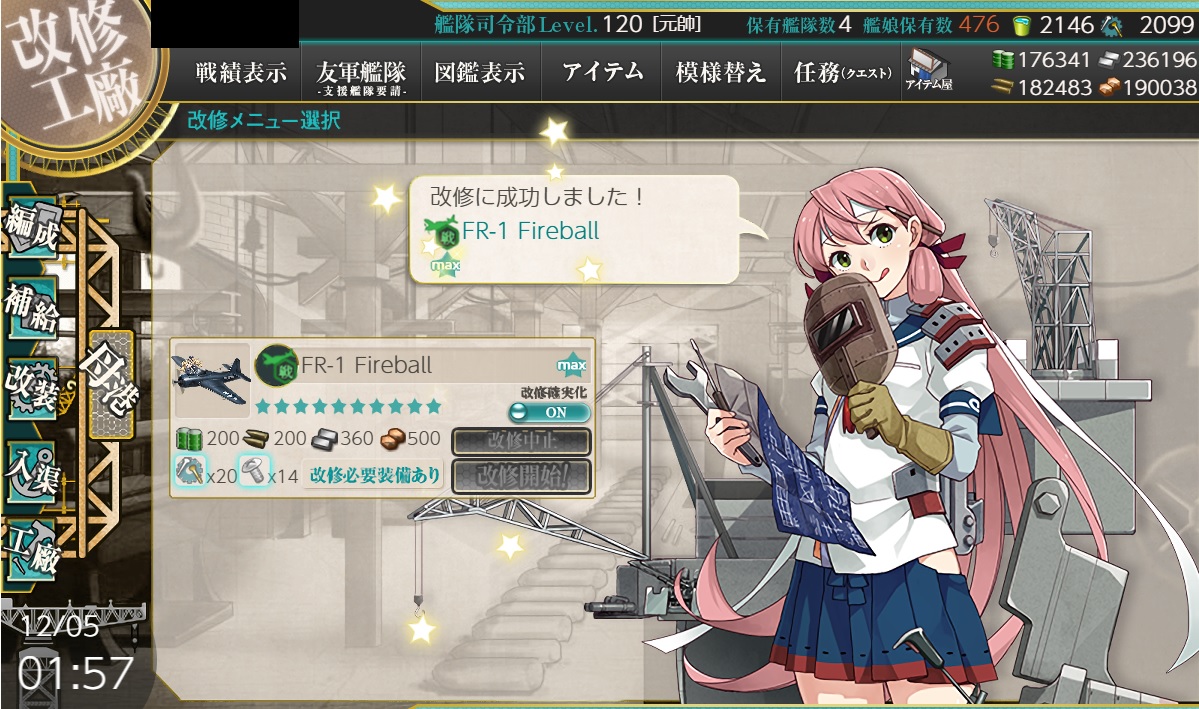Click the 改修中止 cancel improvement button

[521, 441]
